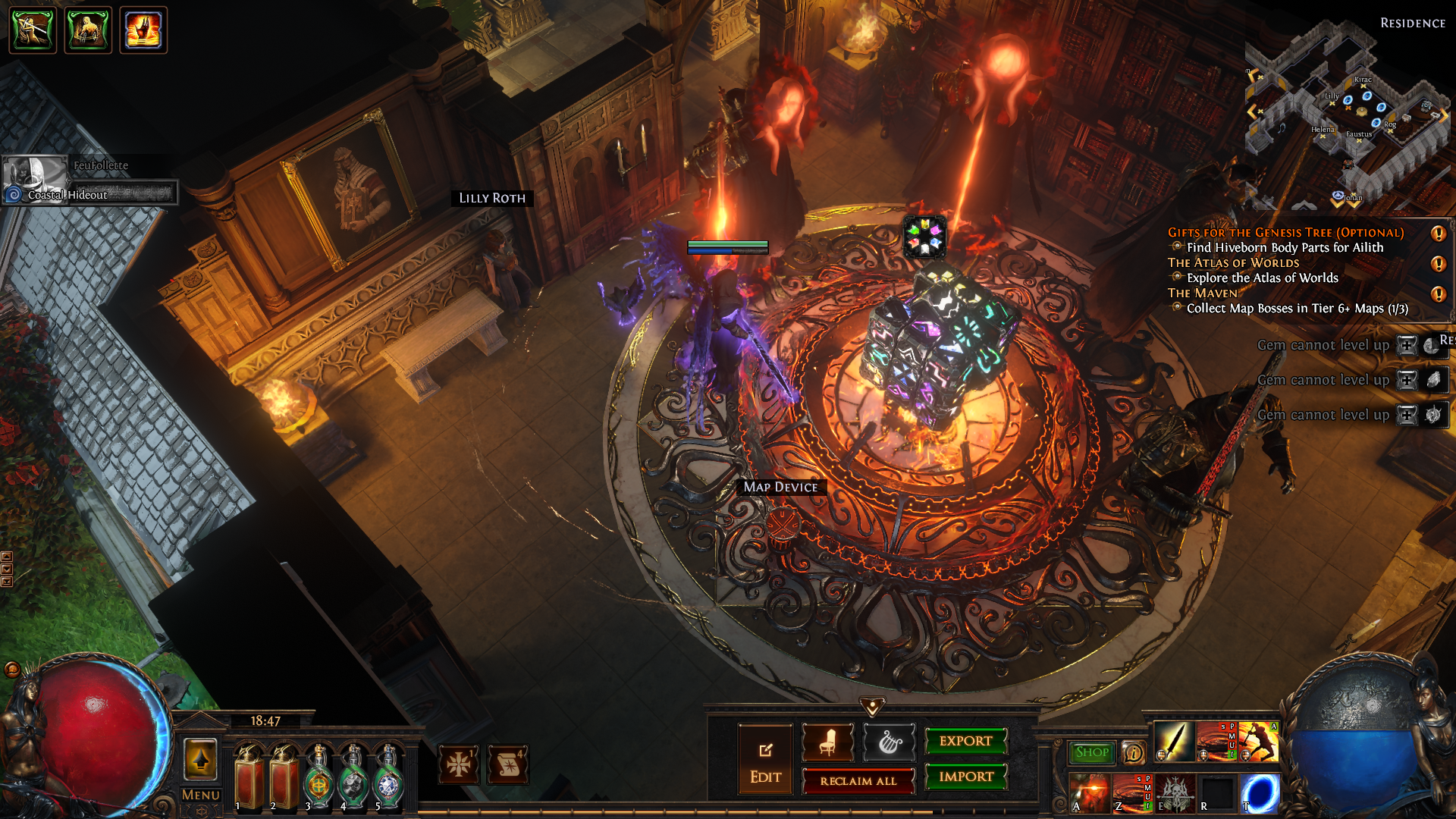Image resolution: width=1456 pixels, height=819 pixels.
Task: Open the hideout Edit mode
Action: 765,759
